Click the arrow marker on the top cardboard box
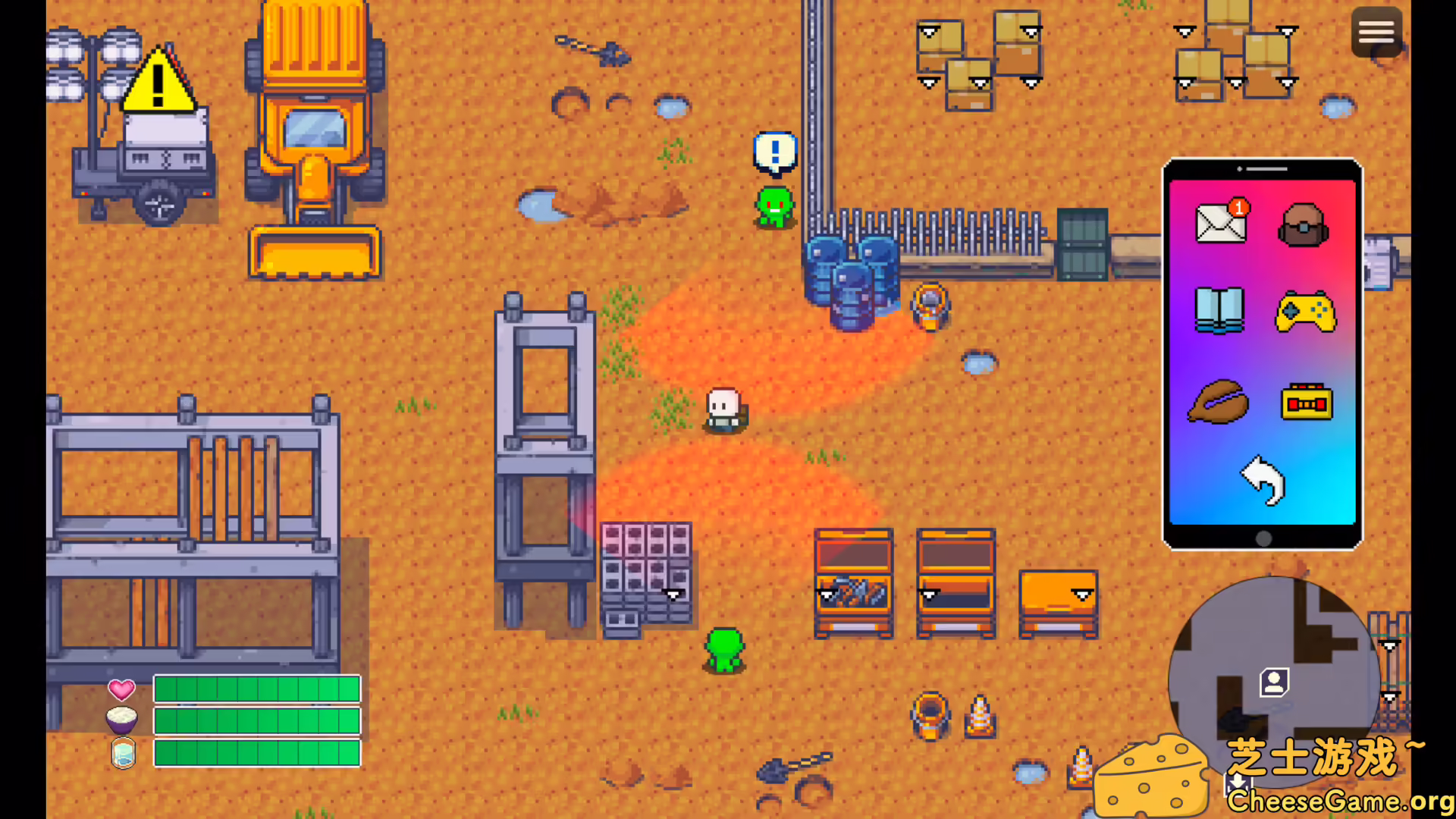Viewport: 1456px width, 819px height. point(1030,32)
